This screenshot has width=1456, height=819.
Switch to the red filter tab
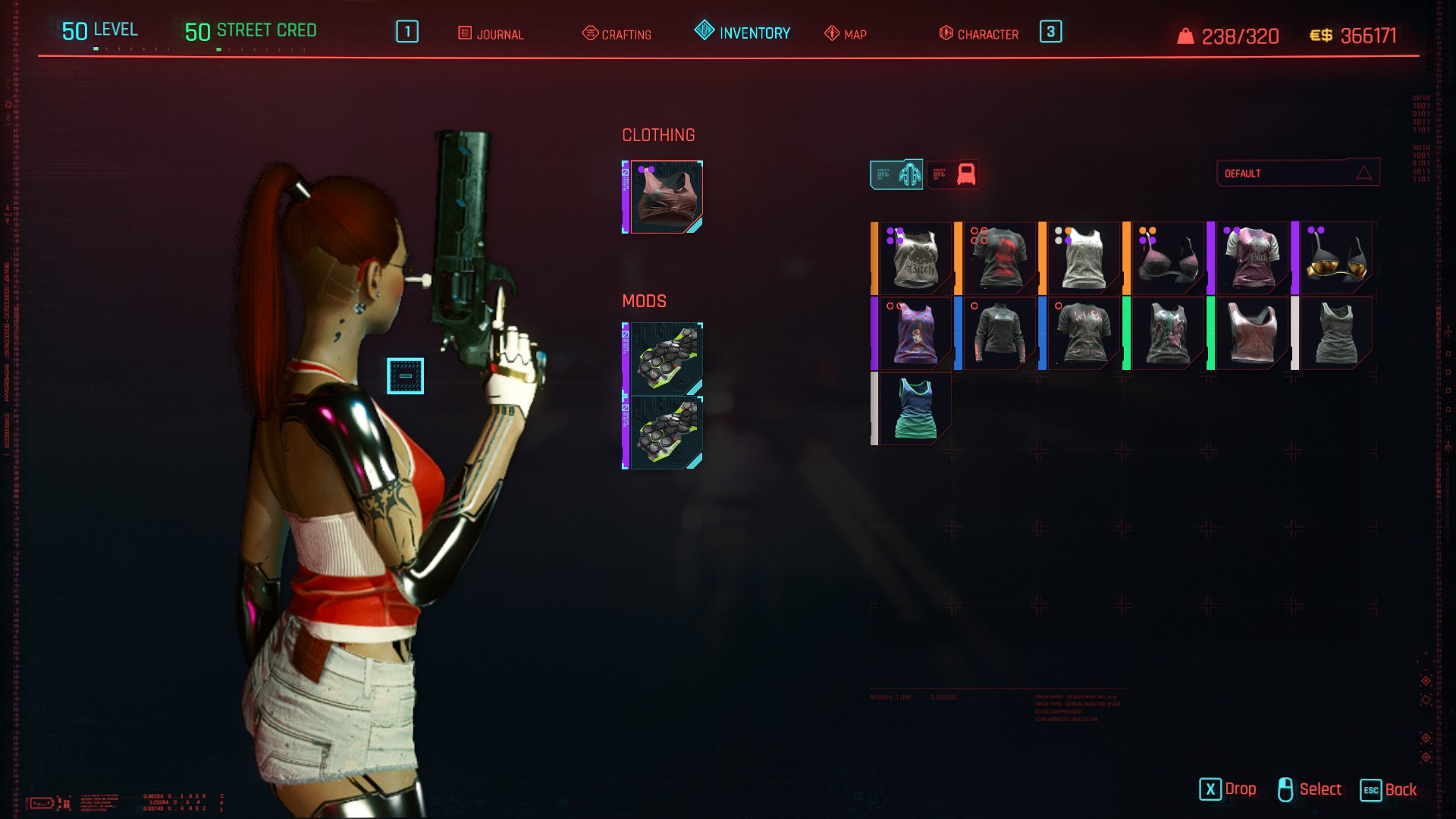click(953, 174)
